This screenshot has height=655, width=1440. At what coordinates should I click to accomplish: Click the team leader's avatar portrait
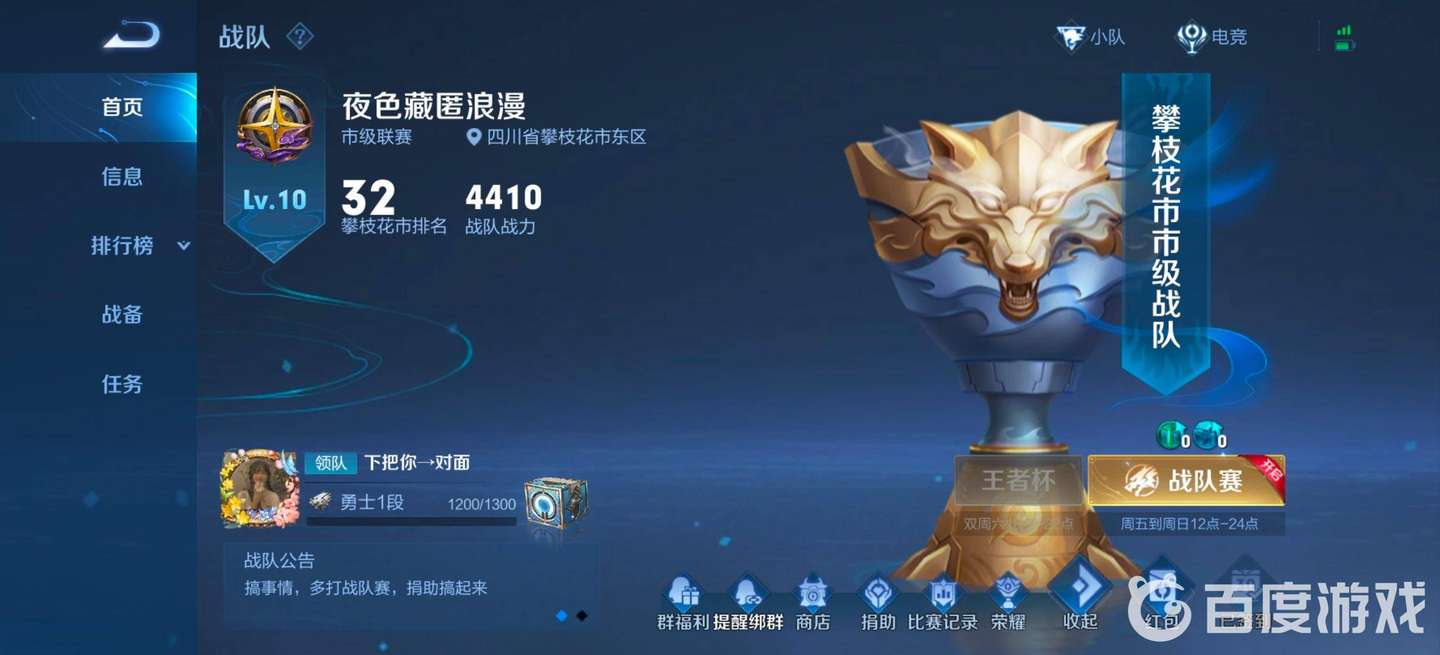[260, 489]
